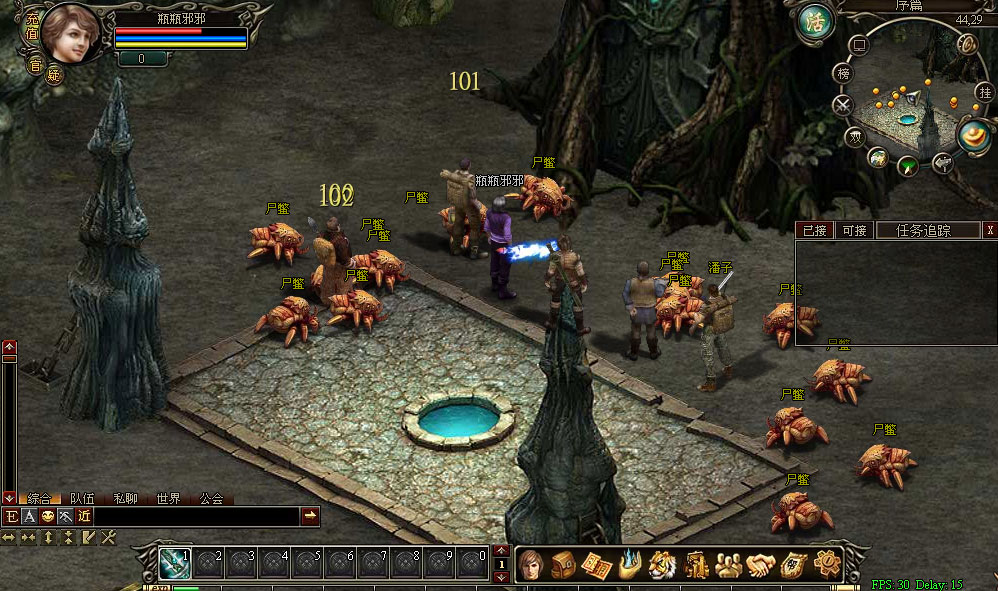Open the handshake icon panel
This screenshot has height=591, width=998.
click(x=761, y=564)
